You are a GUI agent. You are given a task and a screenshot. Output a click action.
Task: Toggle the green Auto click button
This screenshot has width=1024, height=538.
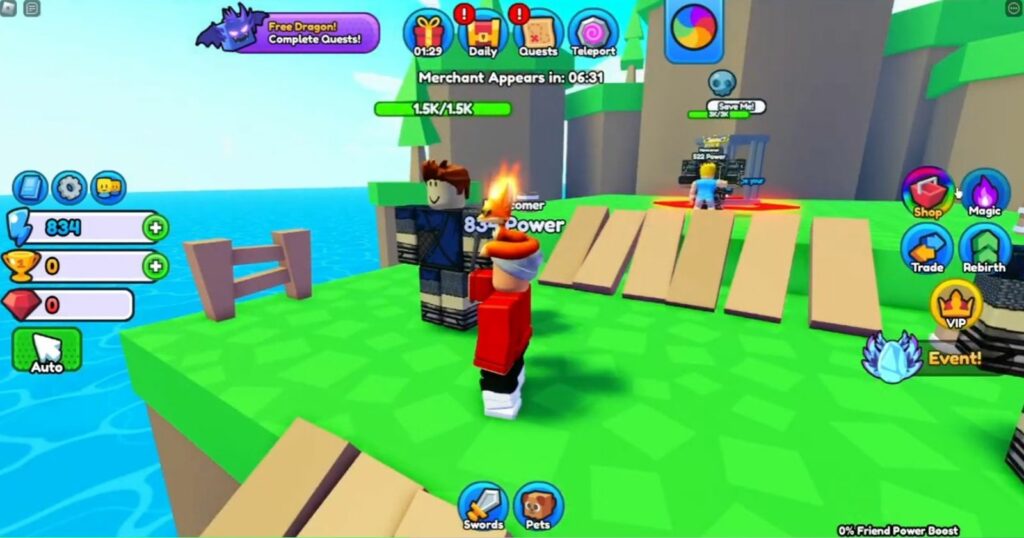[x=46, y=349]
